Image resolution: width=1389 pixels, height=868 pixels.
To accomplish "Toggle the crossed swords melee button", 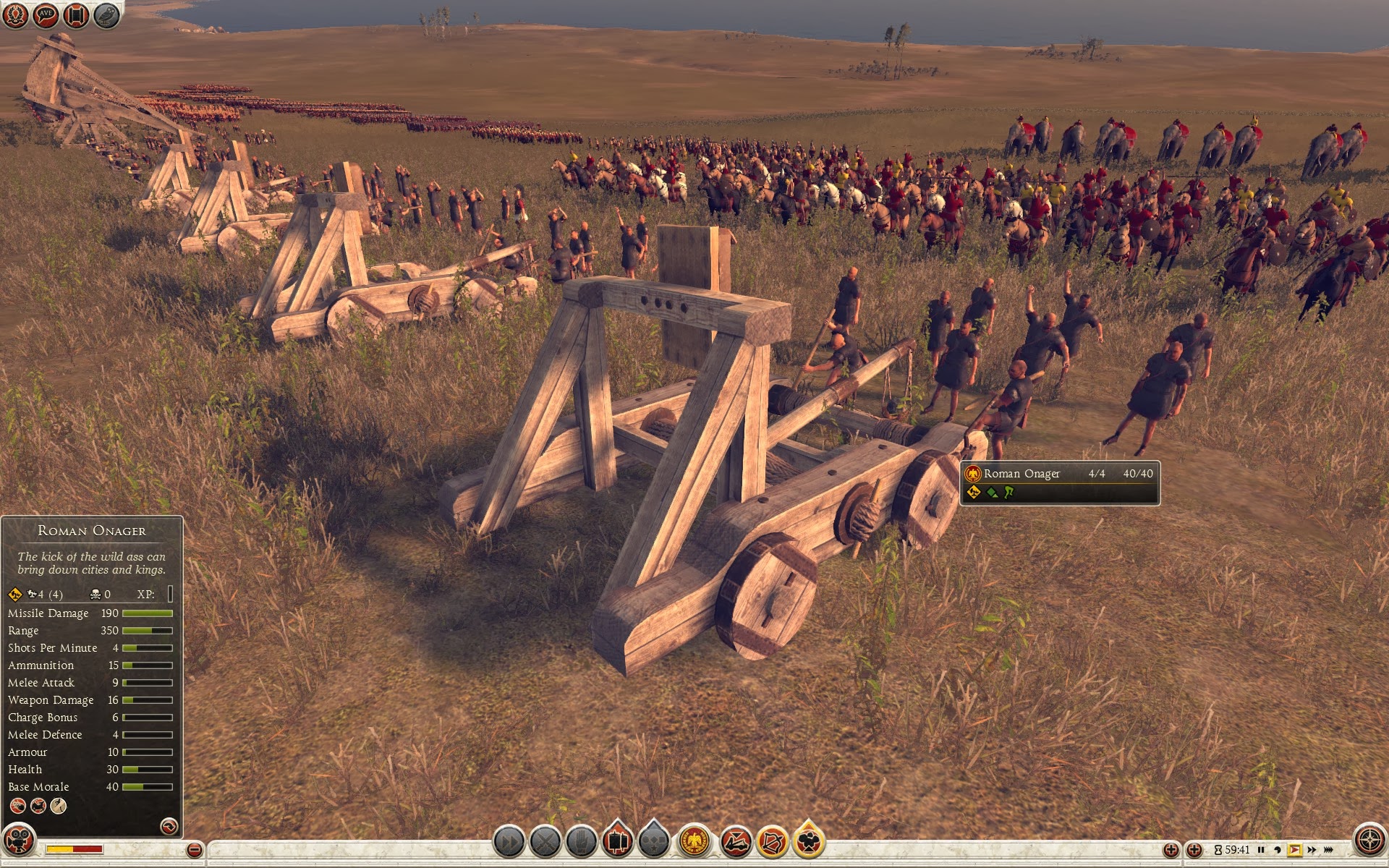I will [545, 841].
